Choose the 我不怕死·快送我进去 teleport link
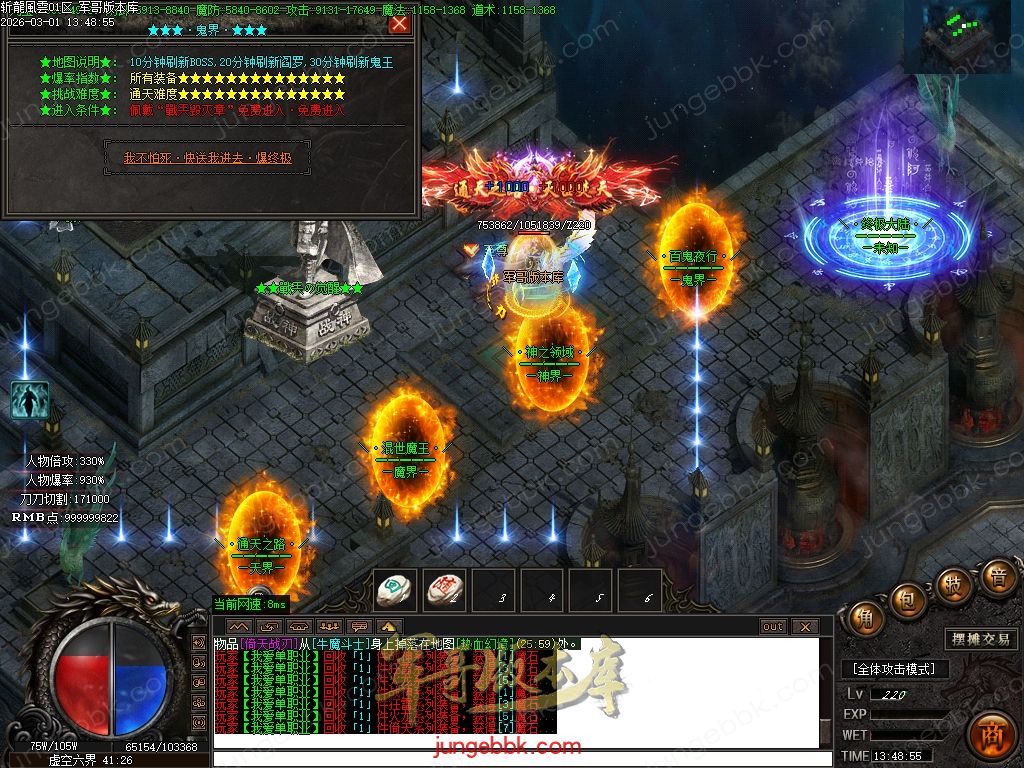Screen dimensions: 1024x768 (x=208, y=158)
